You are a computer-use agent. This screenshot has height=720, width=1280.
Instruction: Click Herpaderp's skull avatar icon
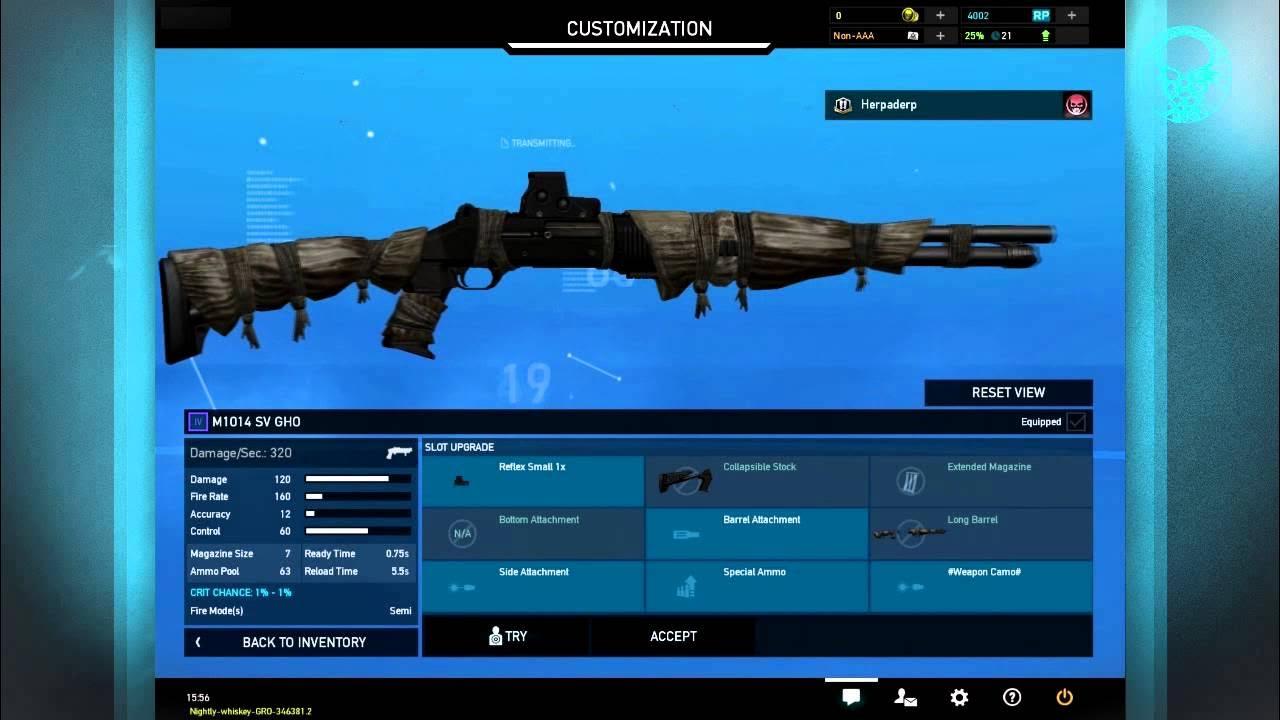coord(1075,105)
